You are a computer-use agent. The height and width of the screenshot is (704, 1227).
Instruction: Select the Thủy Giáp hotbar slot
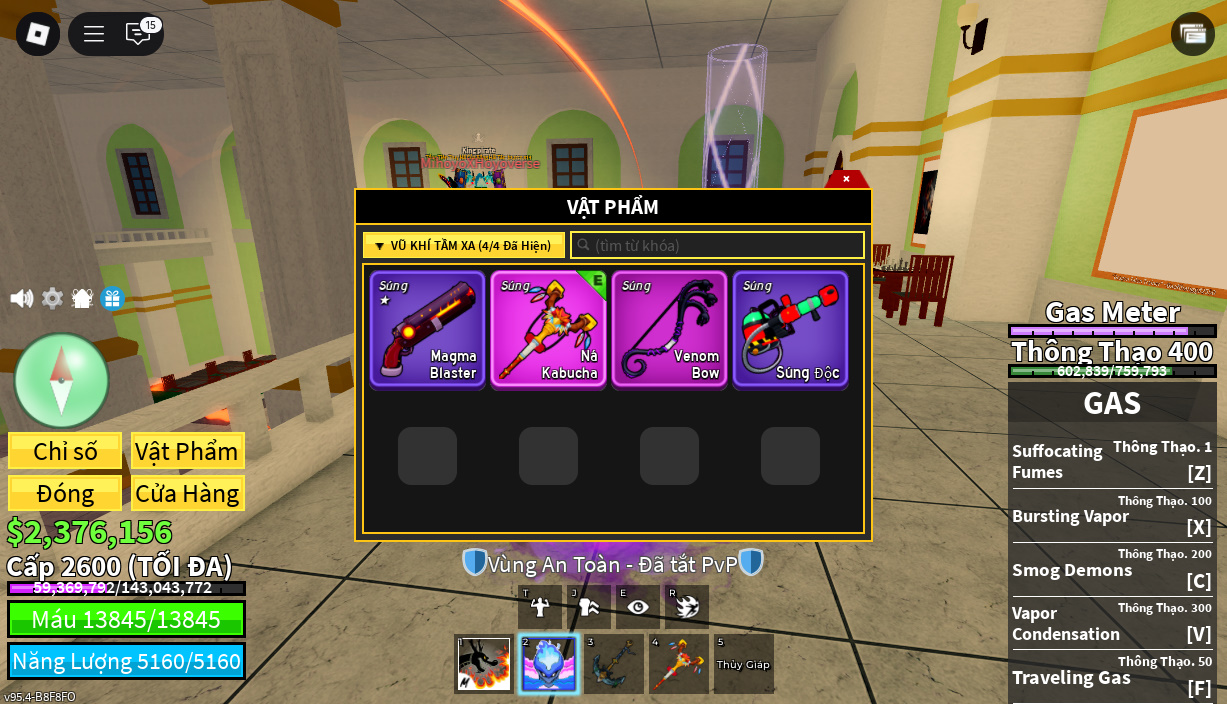tap(743, 664)
